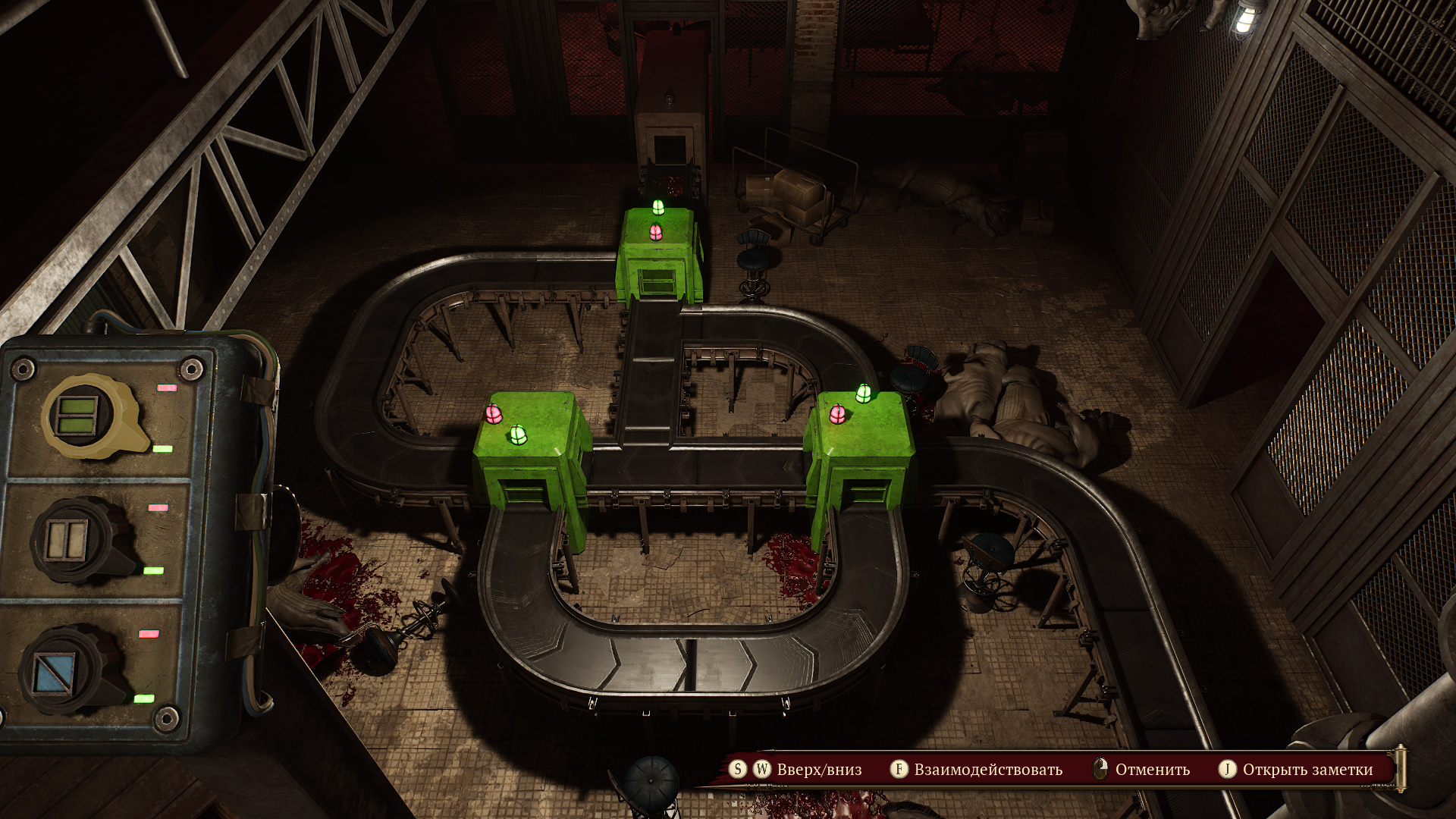Viewport: 1456px width, 819px height.
Task: Turn the knob showing two vertical bars
Action: pyautogui.click(x=69, y=539)
